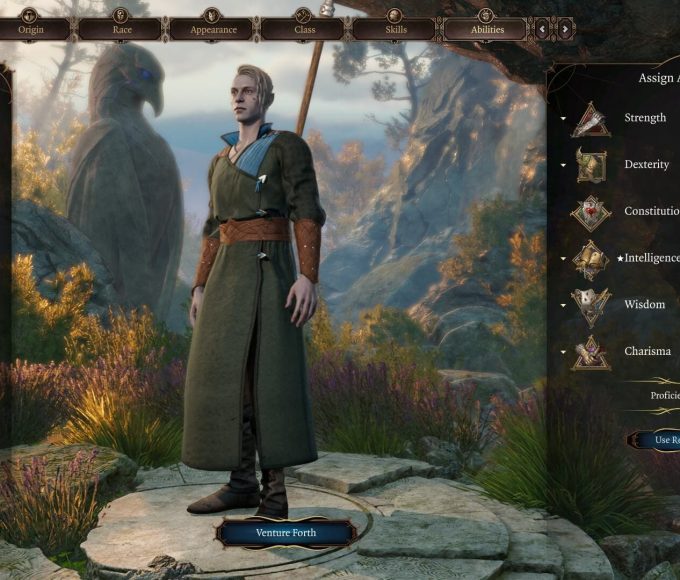
Task: Select the Intelligence ability icon
Action: point(590,259)
